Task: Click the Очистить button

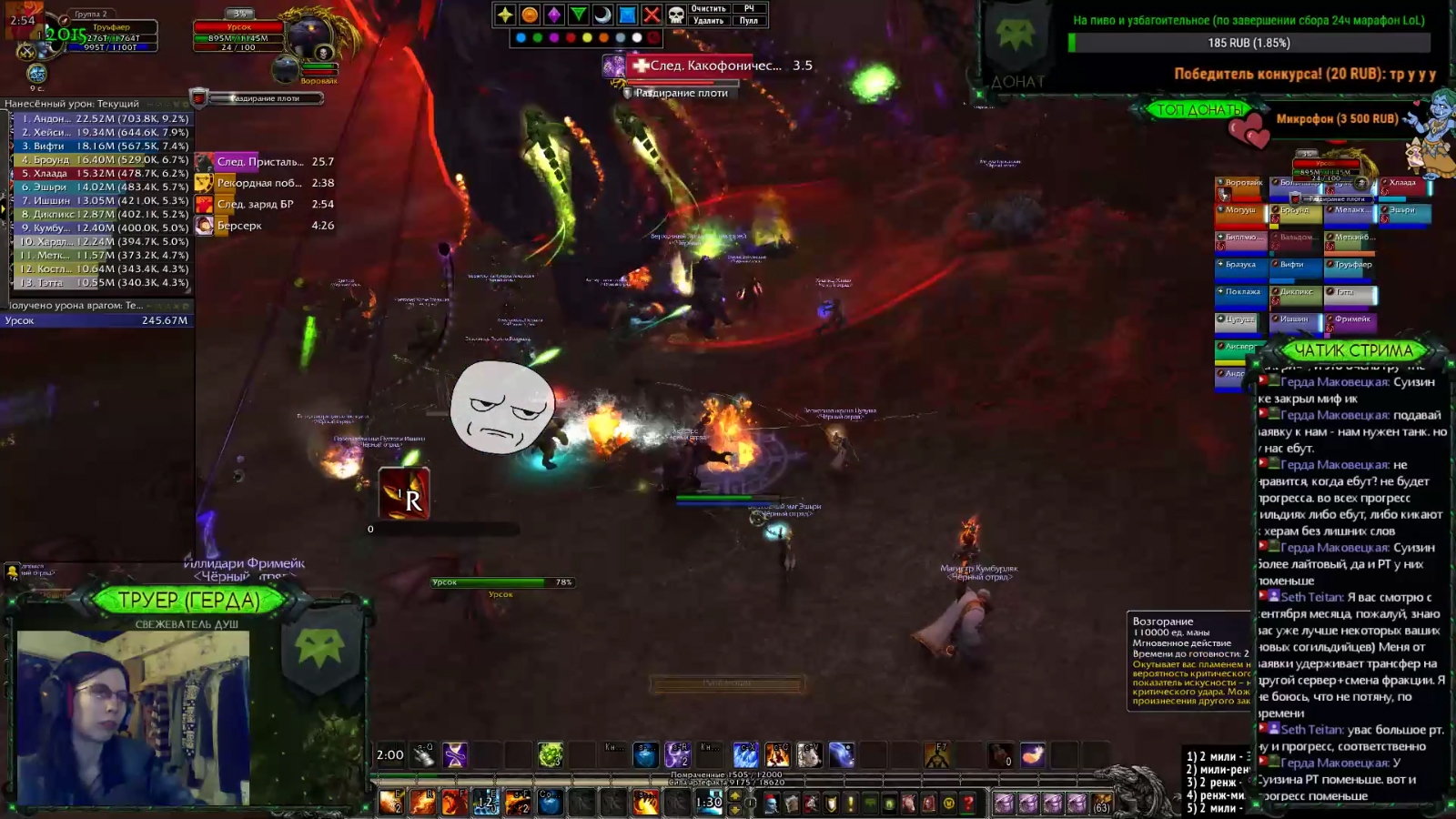Action: [709, 8]
